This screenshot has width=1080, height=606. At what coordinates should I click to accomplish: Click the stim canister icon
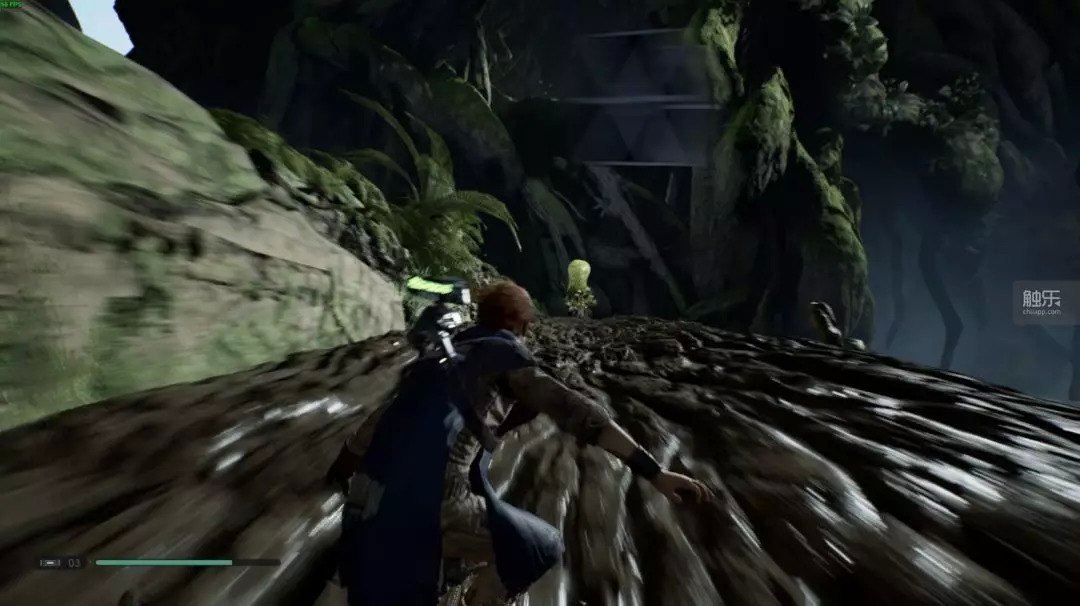click(50, 563)
